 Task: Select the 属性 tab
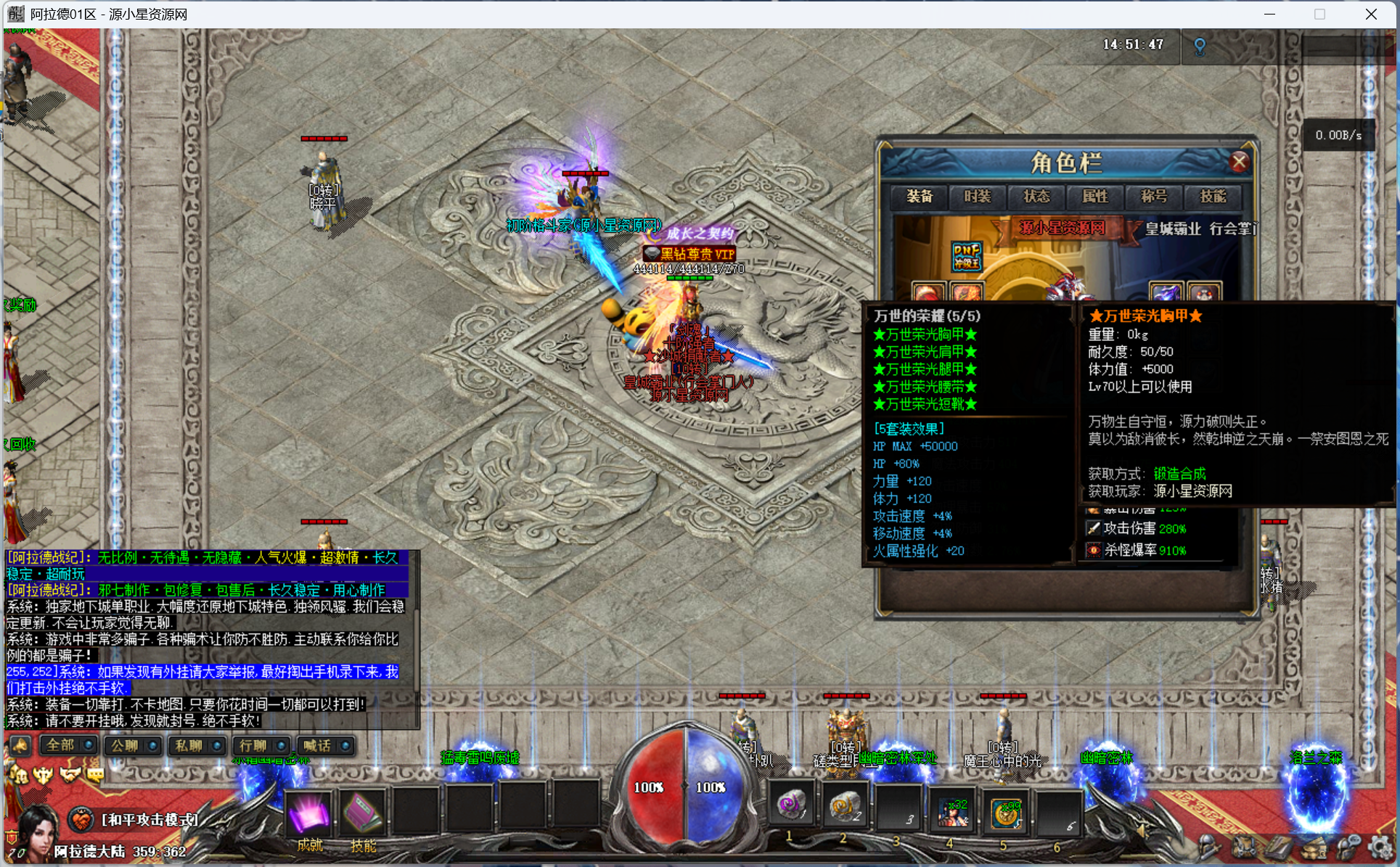(1095, 197)
